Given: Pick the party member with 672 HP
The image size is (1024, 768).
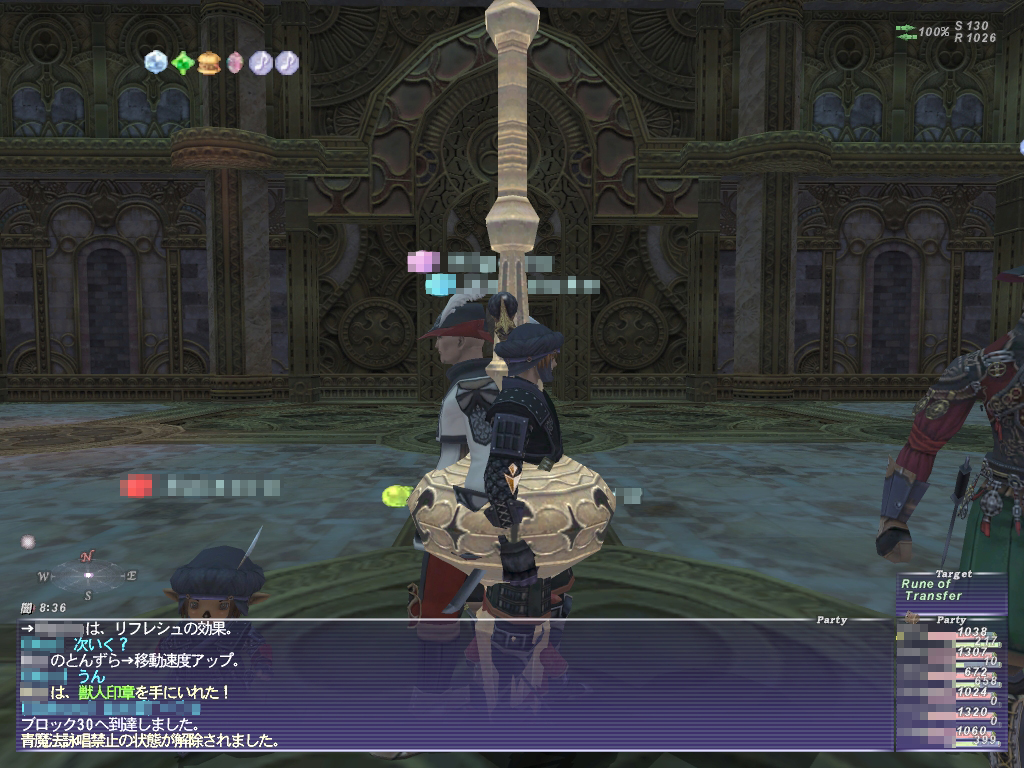Looking at the screenshot, I should tap(950, 674).
